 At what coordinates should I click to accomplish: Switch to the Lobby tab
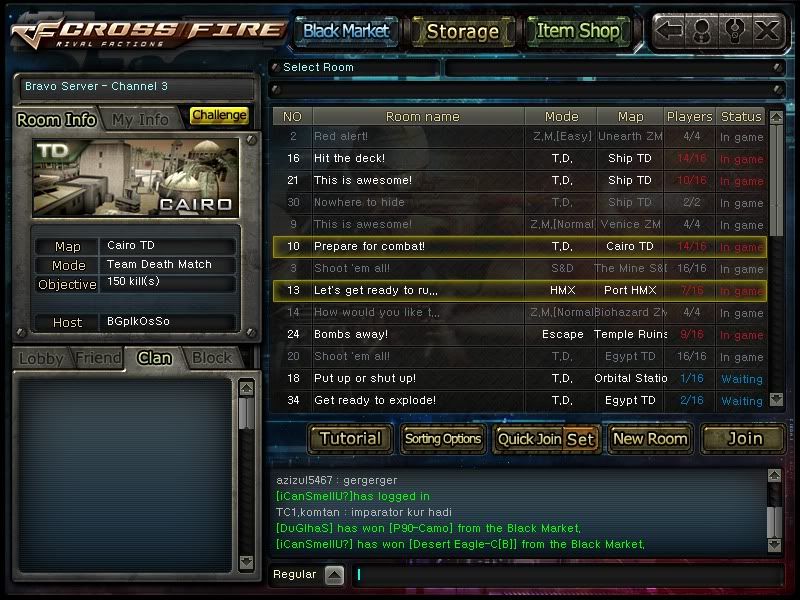coord(41,358)
